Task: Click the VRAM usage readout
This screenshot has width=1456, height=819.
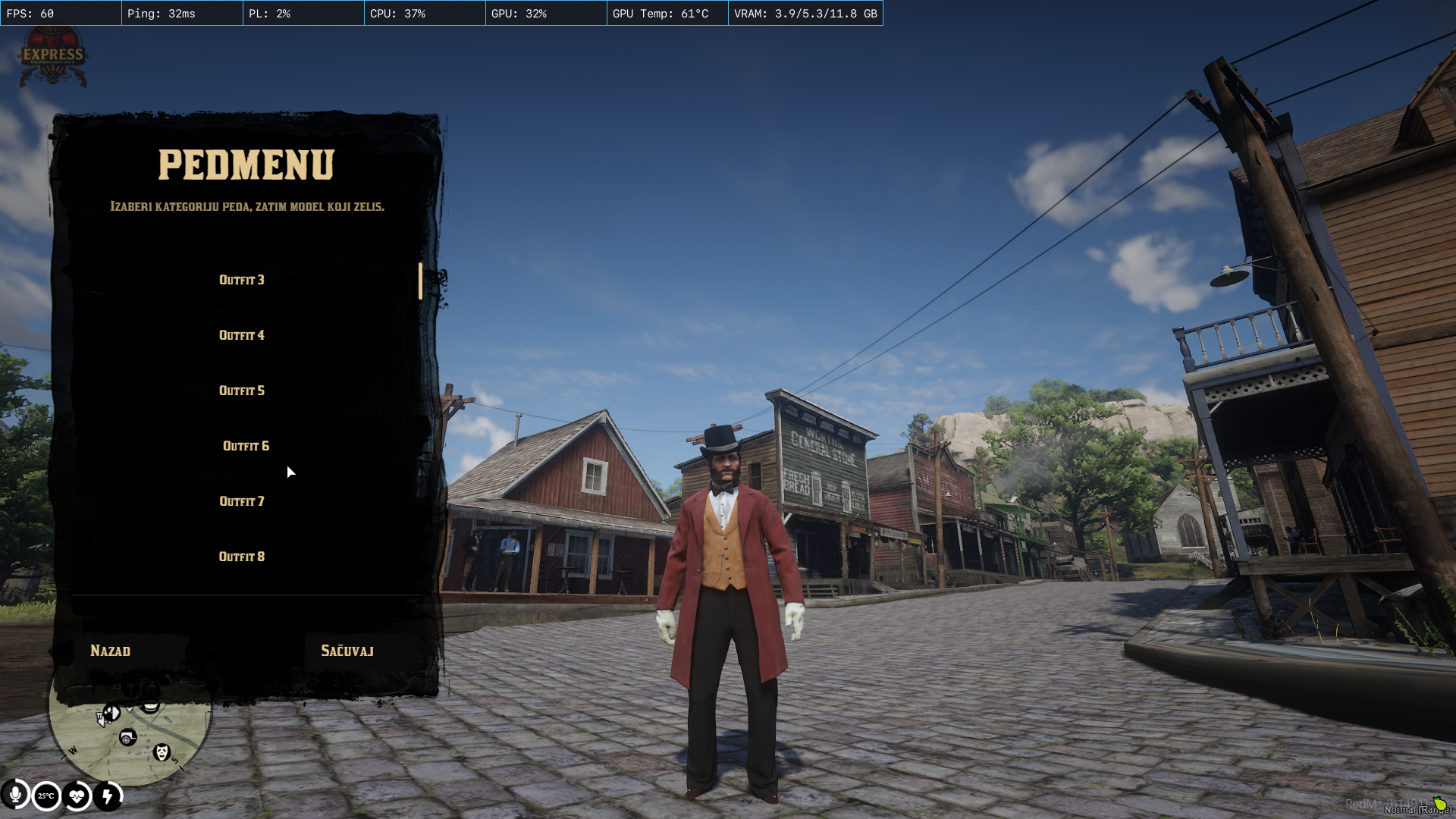Action: (805, 12)
